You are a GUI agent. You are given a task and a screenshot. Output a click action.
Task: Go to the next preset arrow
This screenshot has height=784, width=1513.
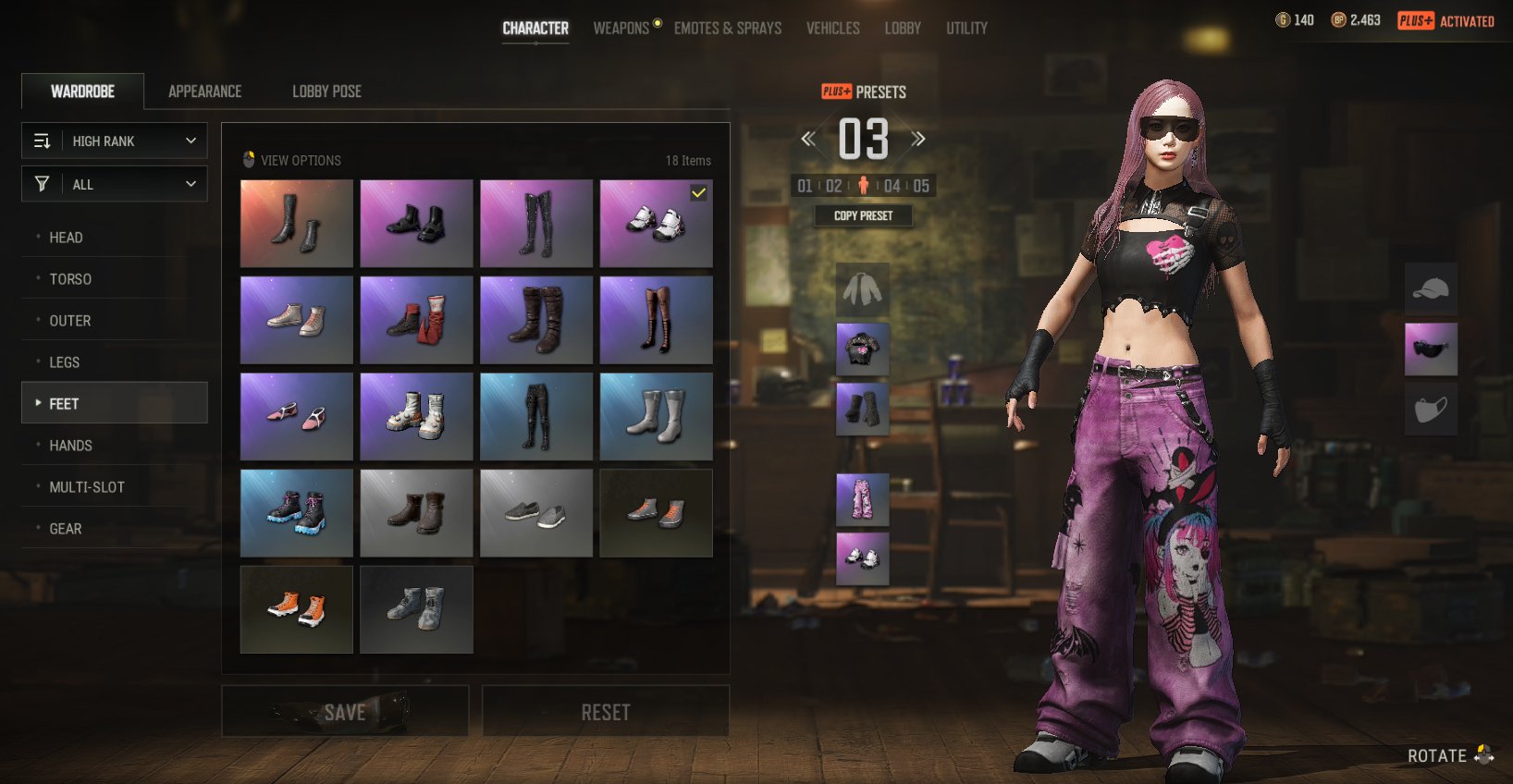pos(918,140)
